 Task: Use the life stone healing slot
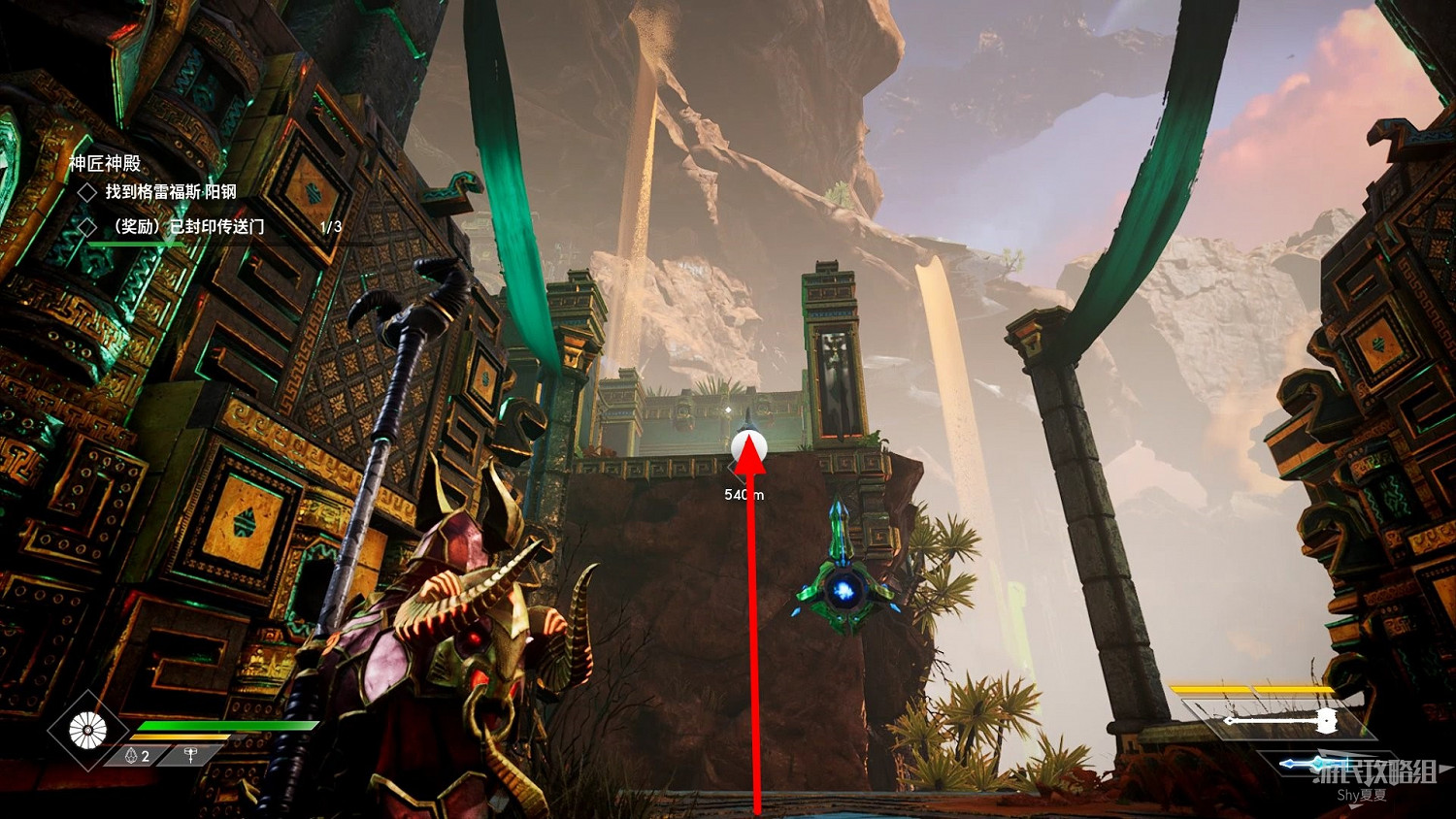[x=138, y=756]
